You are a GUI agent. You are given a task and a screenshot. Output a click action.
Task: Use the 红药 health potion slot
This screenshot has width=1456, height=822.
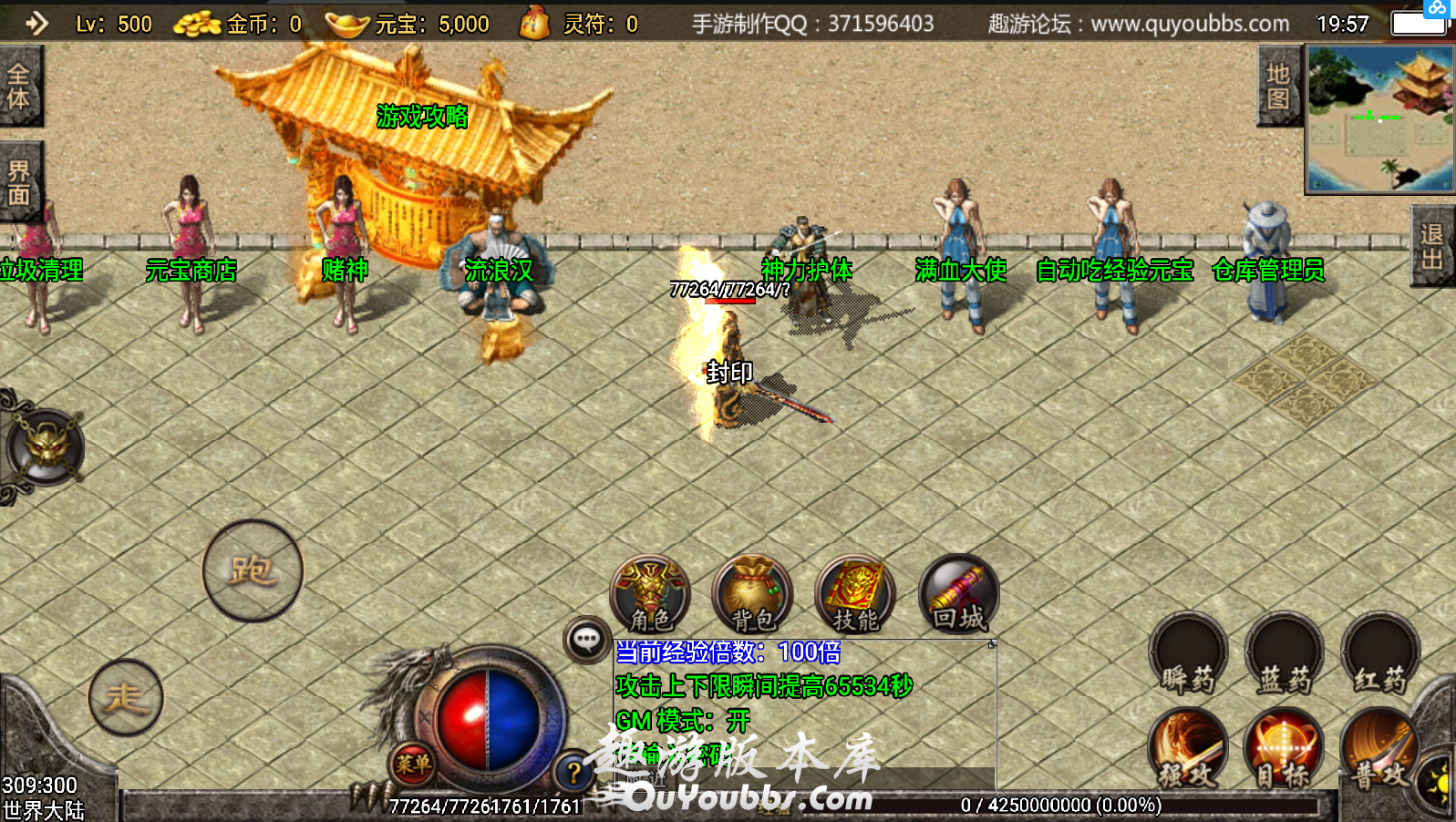tap(1380, 654)
